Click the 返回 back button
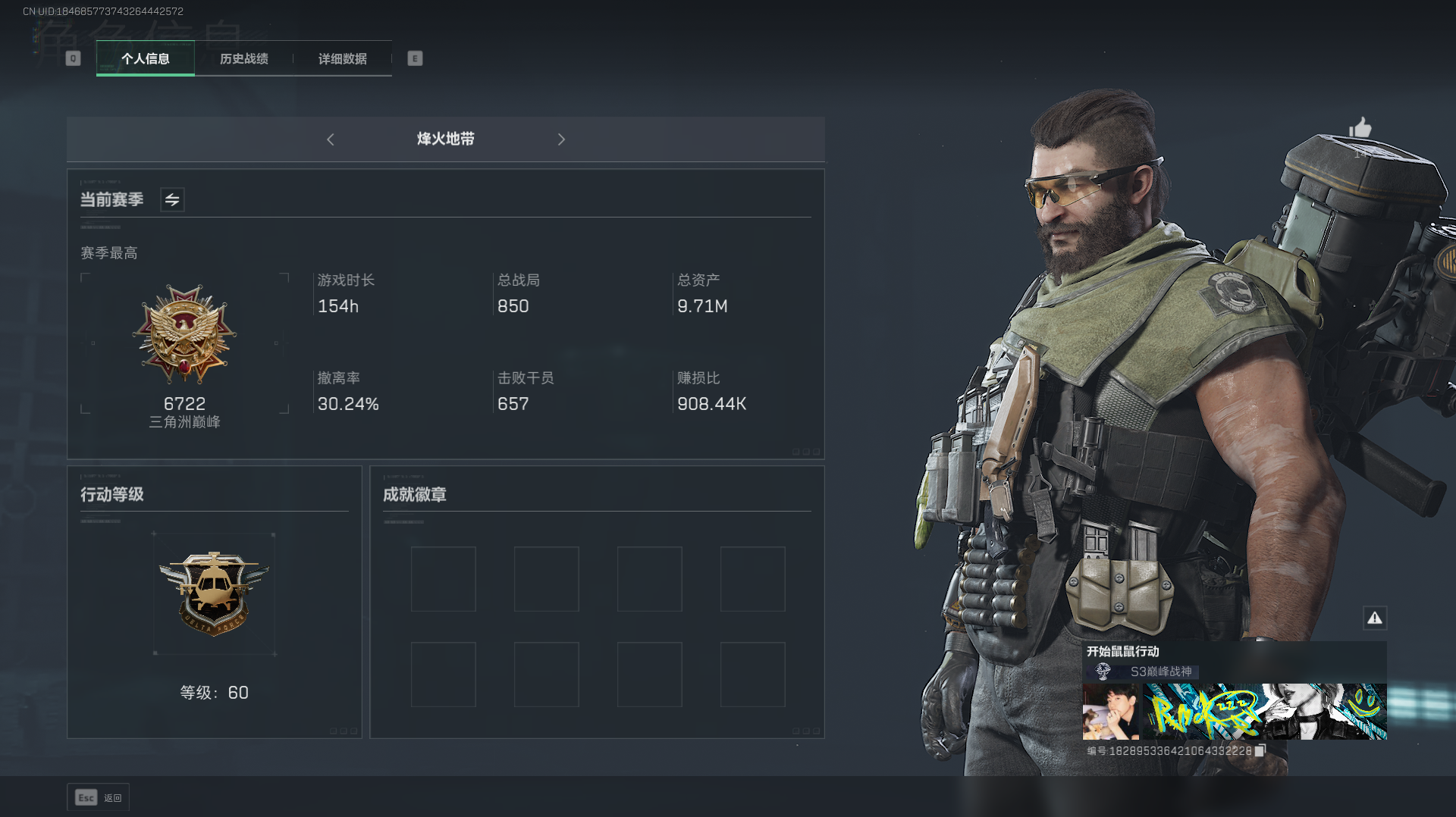This screenshot has width=1456, height=817. 99,797
